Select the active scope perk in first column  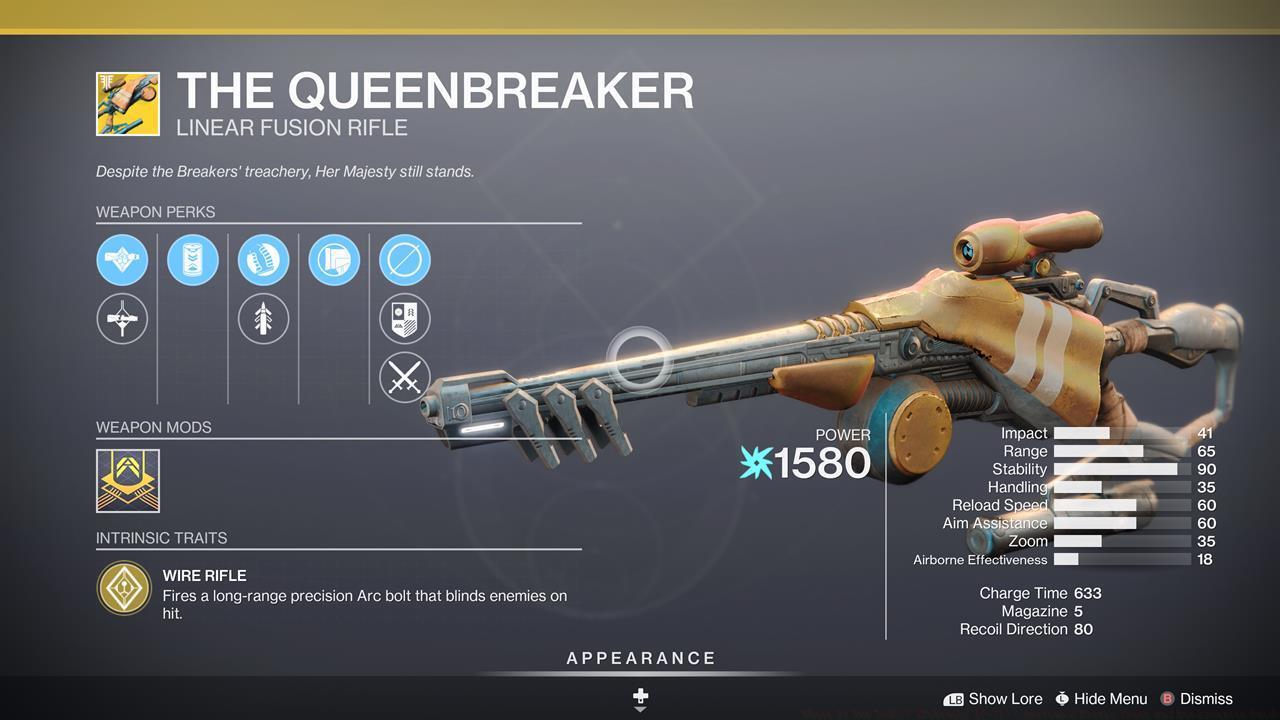[122, 260]
